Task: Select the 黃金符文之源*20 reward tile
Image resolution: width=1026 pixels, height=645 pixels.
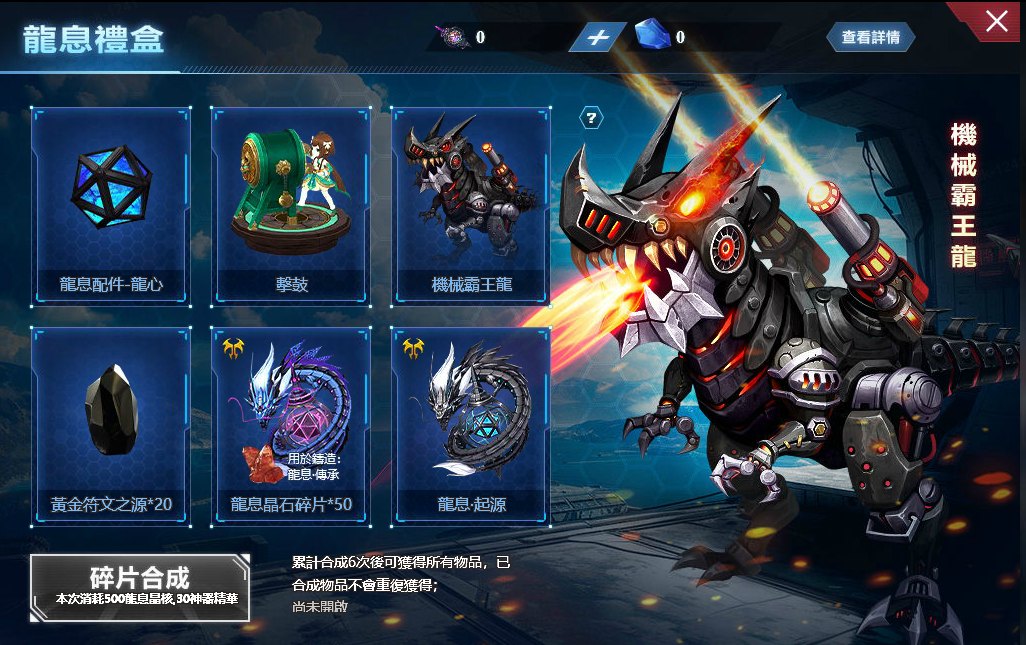Action: (x=111, y=425)
